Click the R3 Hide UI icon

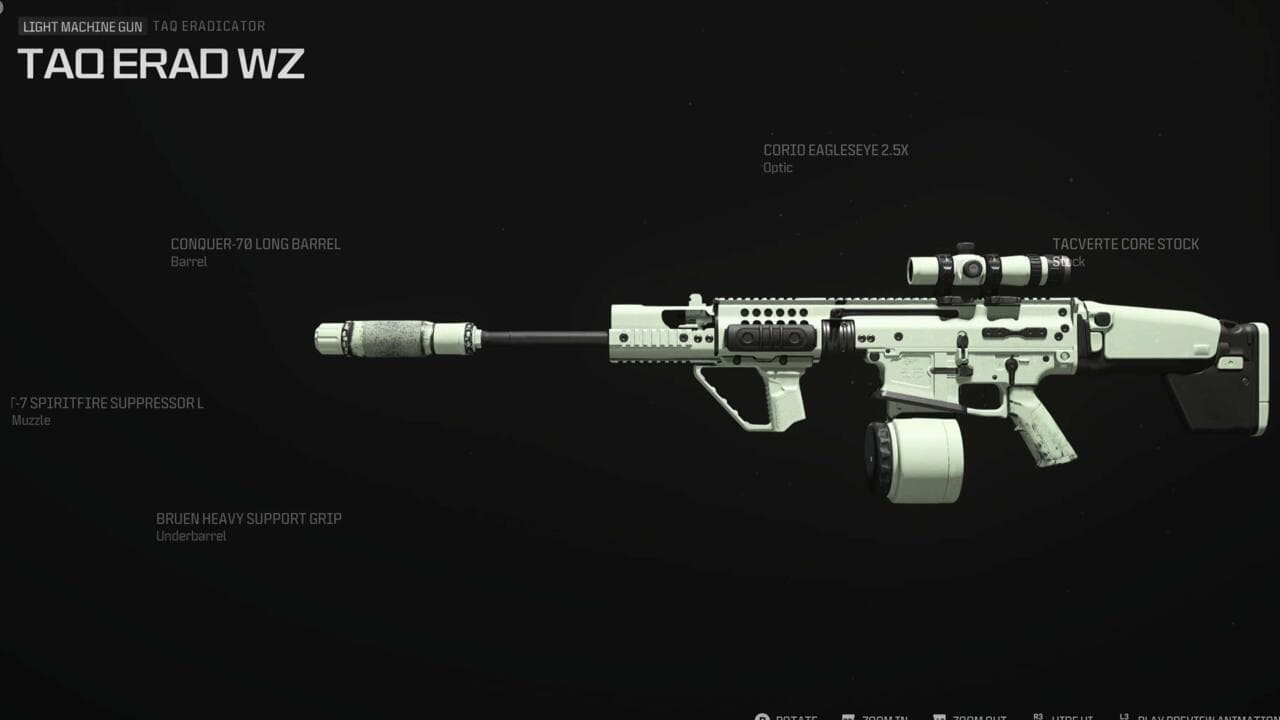point(1037,715)
